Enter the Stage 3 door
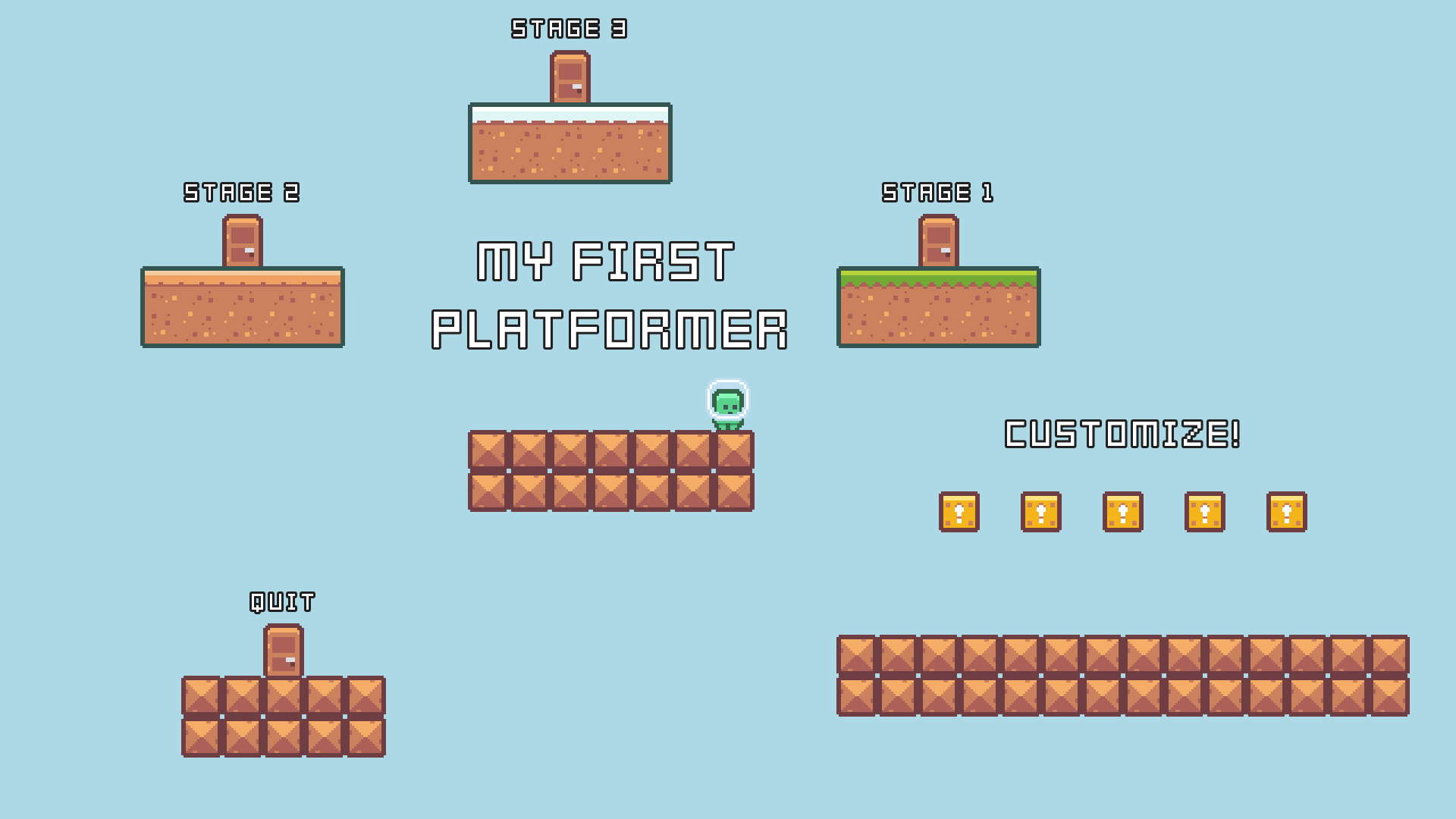The width and height of the screenshot is (1456, 819). (570, 76)
